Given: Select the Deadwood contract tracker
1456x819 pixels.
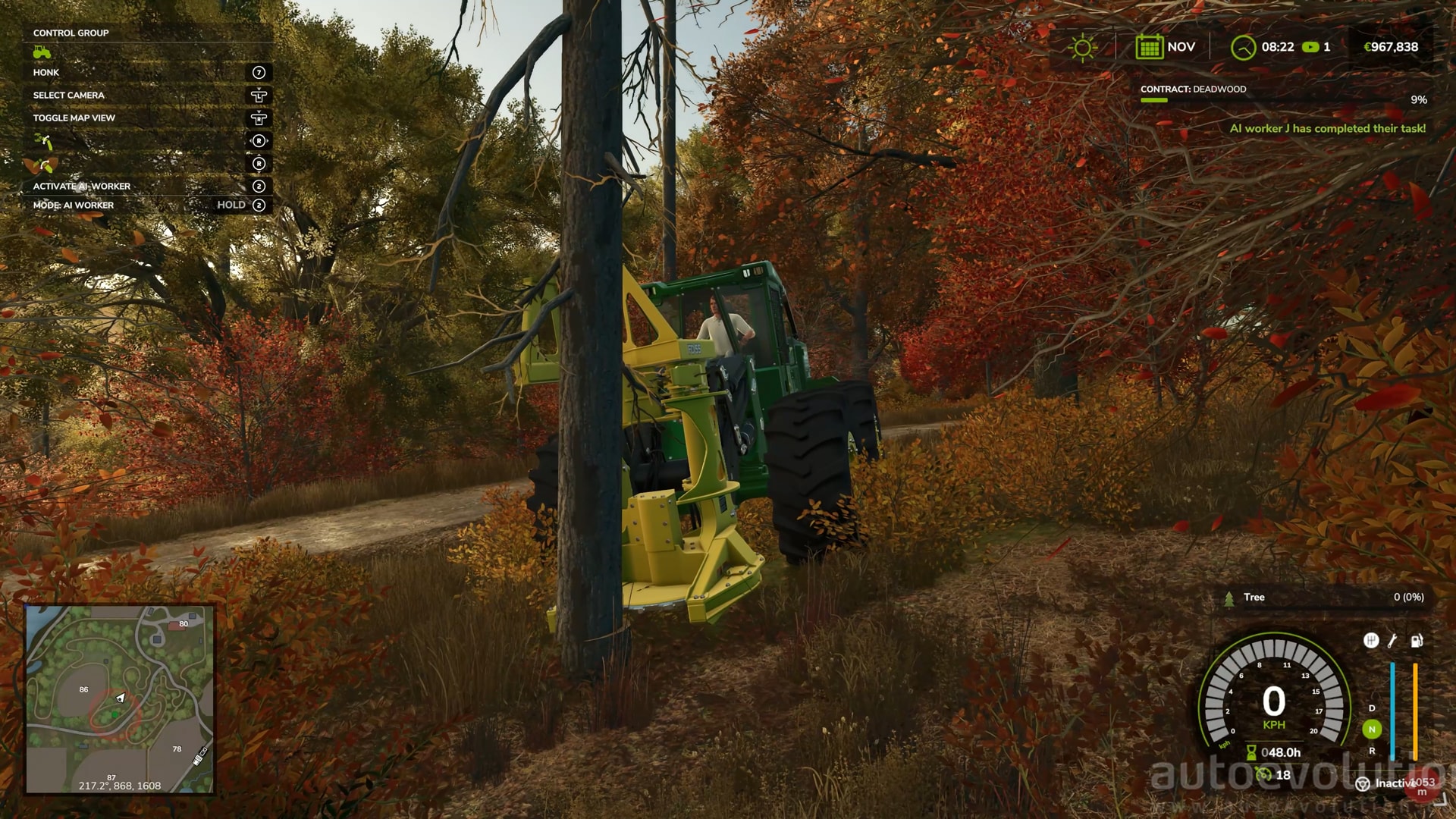Looking at the screenshot, I should point(1193,89).
